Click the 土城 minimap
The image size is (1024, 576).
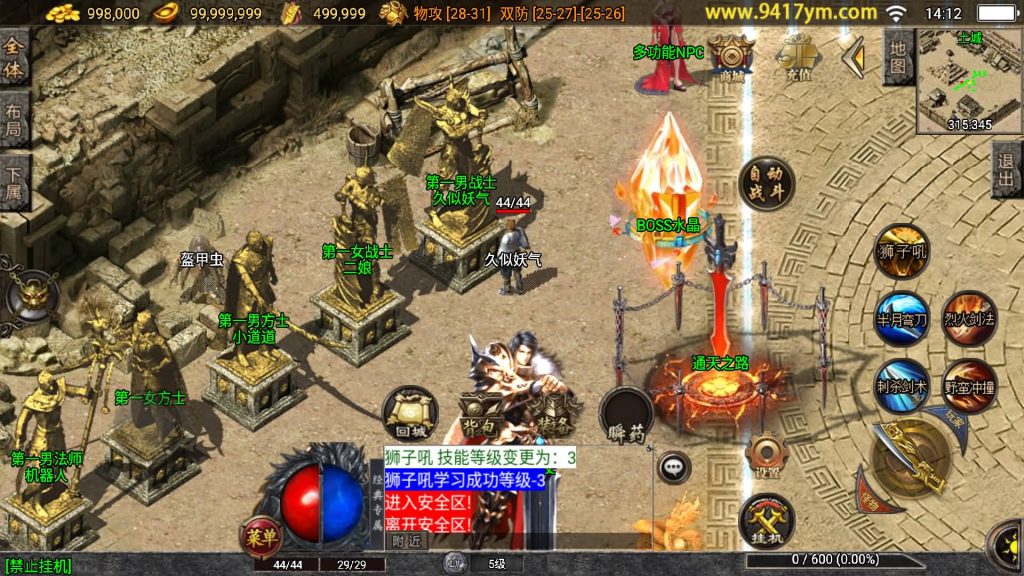(968, 82)
